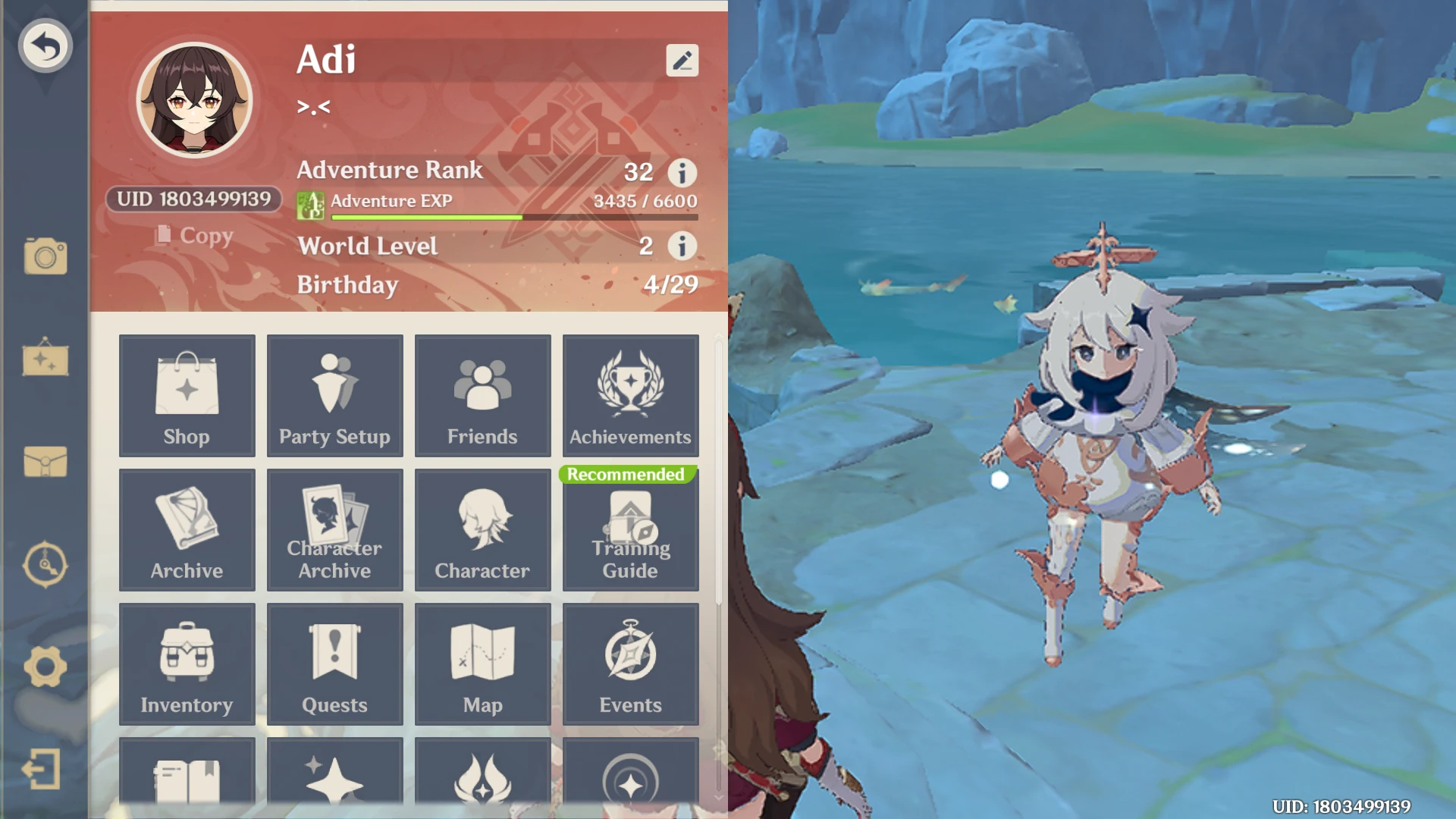Open the Training Guide marked Recommended
Image resolution: width=1456 pixels, height=819 pixels.
click(630, 530)
